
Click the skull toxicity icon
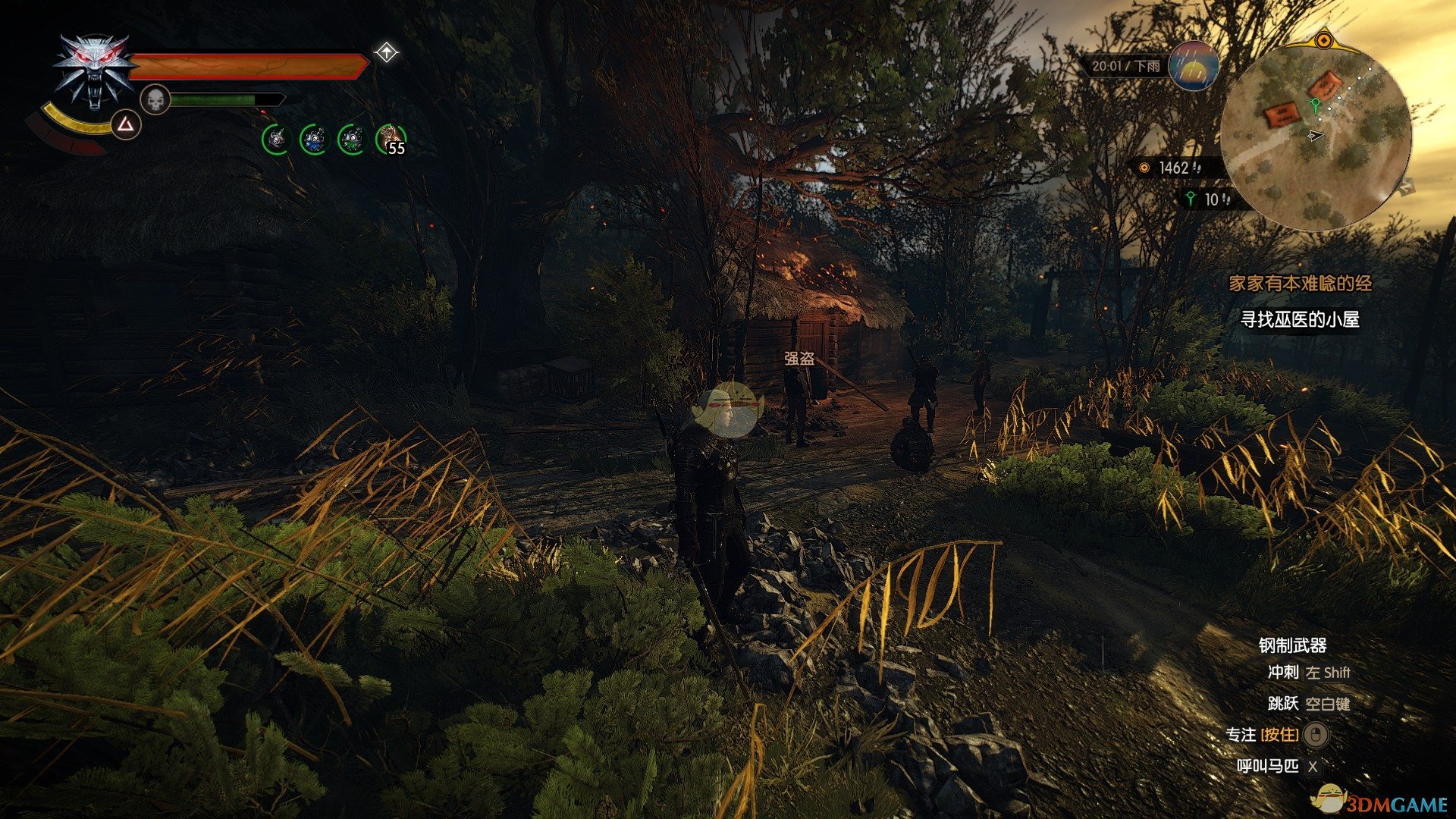[155, 100]
